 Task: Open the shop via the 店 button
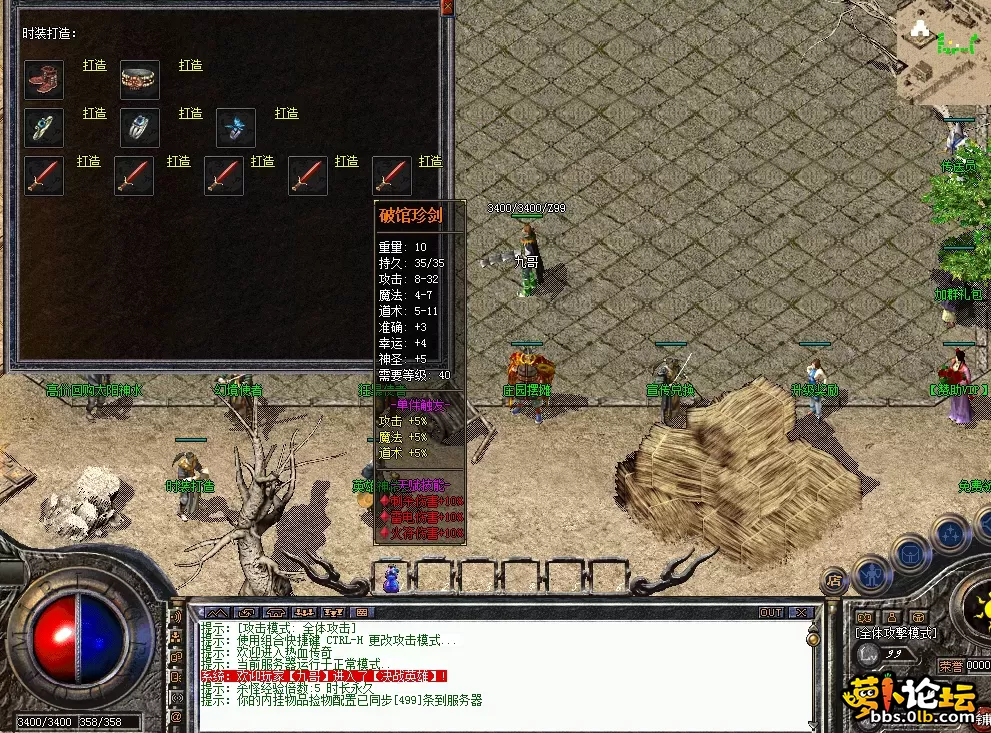click(833, 579)
